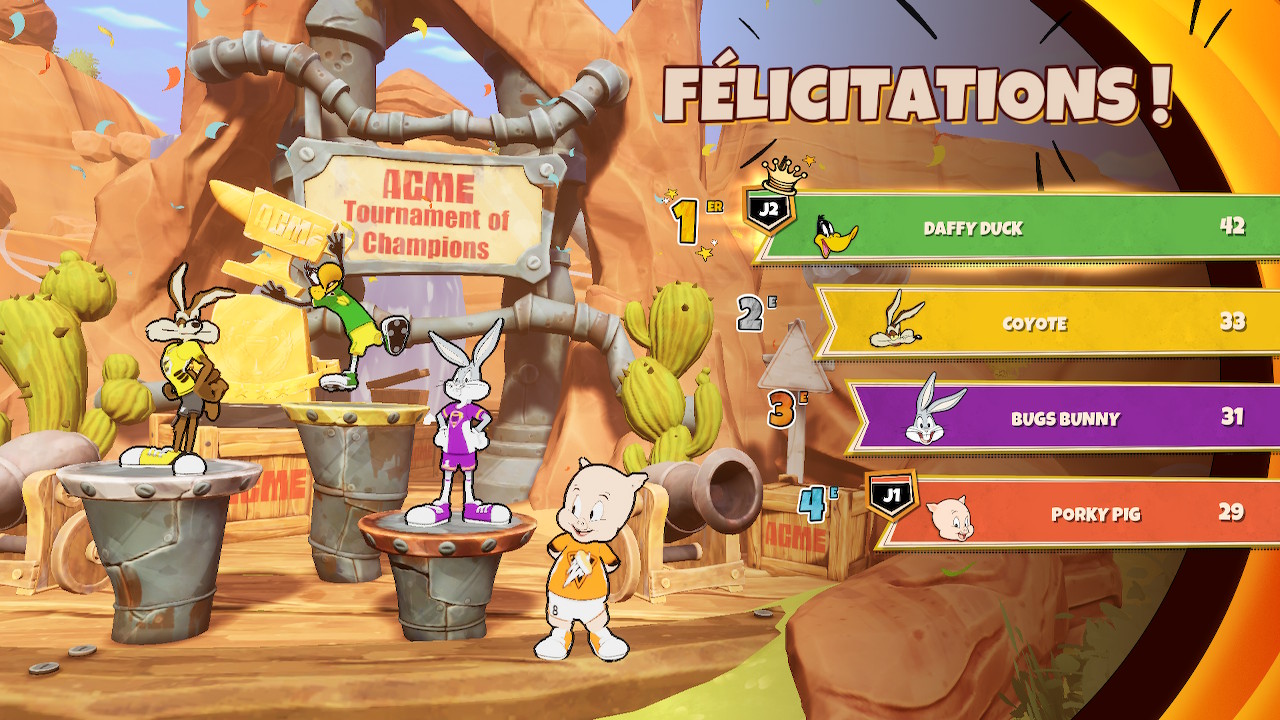This screenshot has height=720, width=1280.
Task: Click the Bugs Bunny third-place row
Action: click(1060, 418)
